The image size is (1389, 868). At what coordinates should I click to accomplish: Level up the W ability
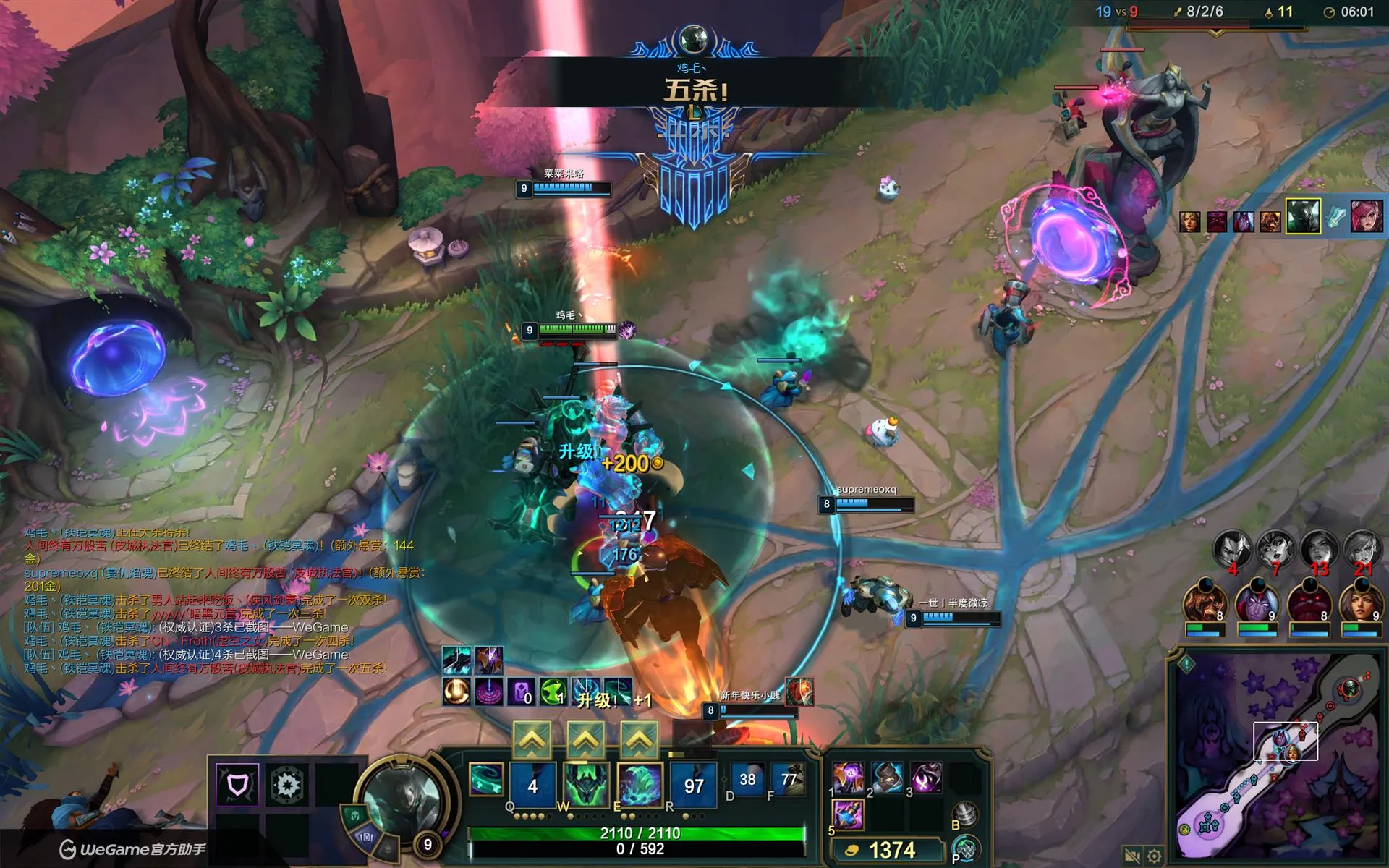[x=585, y=739]
